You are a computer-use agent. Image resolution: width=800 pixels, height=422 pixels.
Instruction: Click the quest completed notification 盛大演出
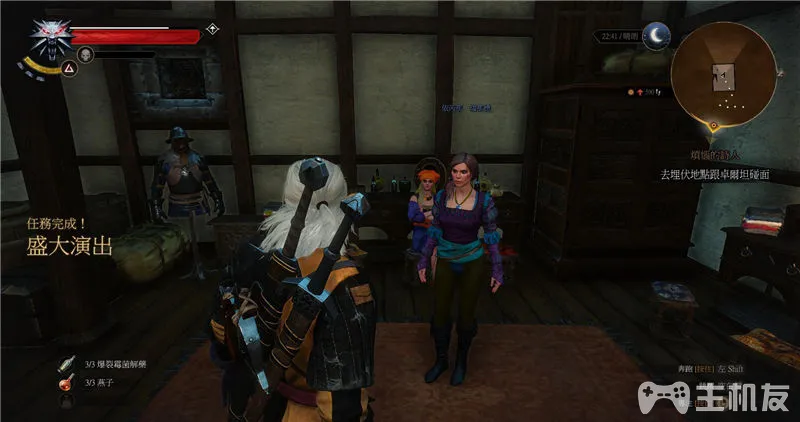[70, 247]
